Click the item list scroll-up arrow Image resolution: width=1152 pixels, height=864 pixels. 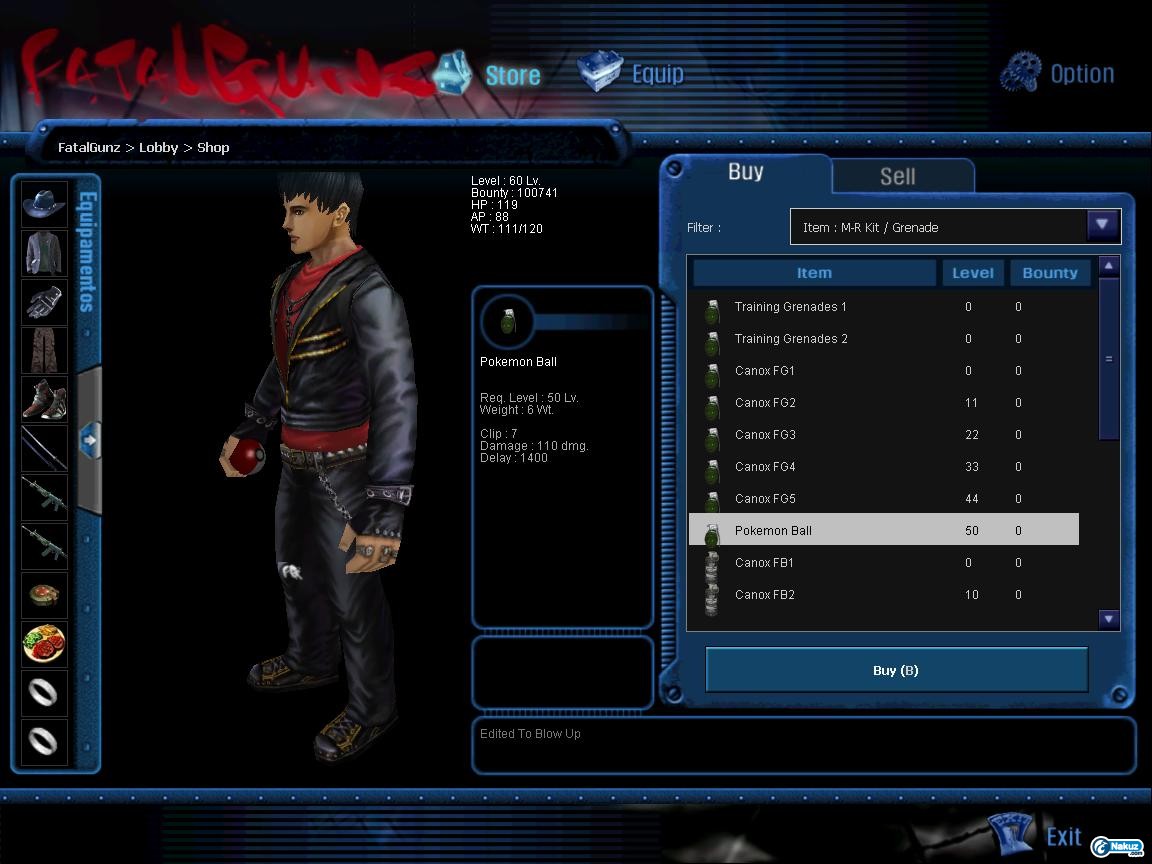coord(1108,266)
